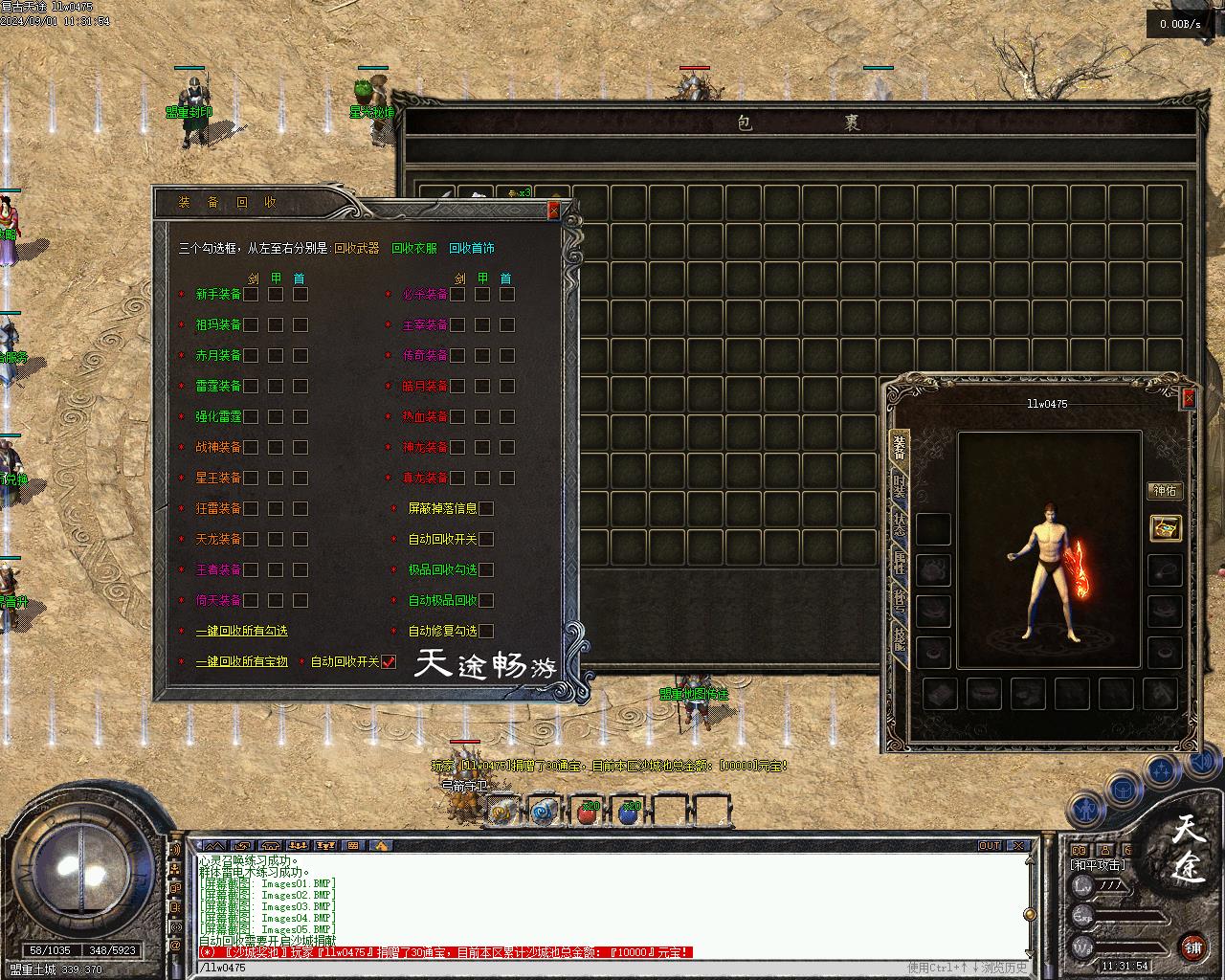Click the OUT button above chat
The height and width of the screenshot is (980, 1225).
[990, 845]
